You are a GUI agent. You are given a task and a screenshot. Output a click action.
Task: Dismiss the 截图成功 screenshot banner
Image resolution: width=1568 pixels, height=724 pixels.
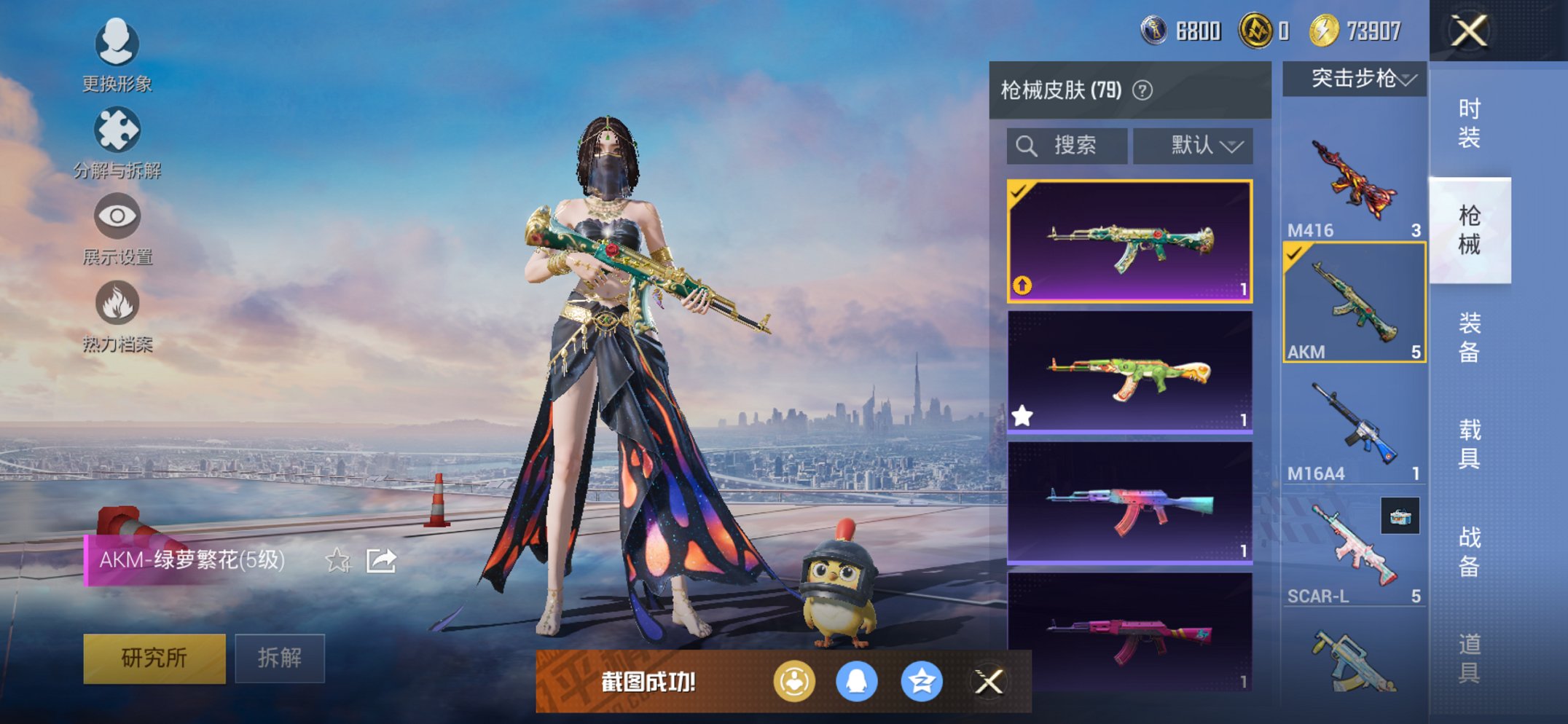coord(989,682)
